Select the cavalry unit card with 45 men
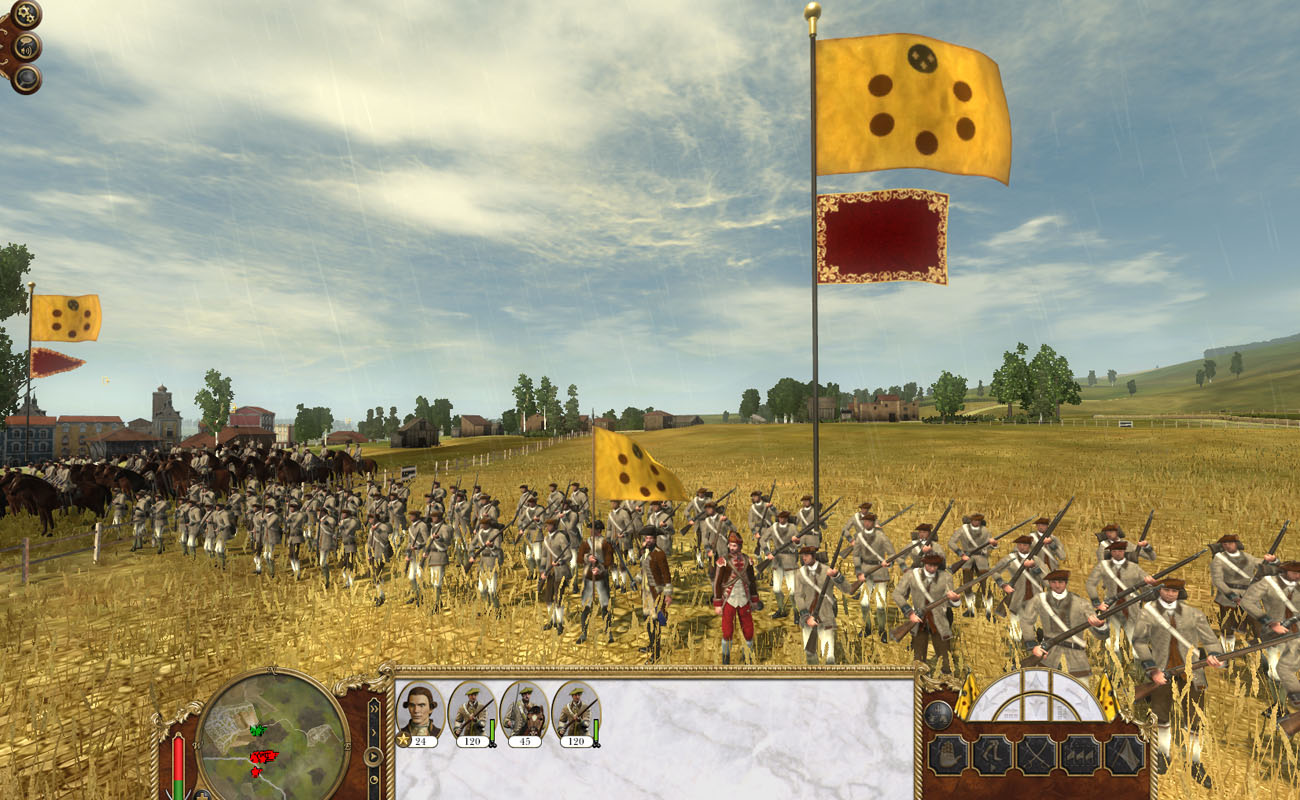1300x800 pixels. click(524, 711)
